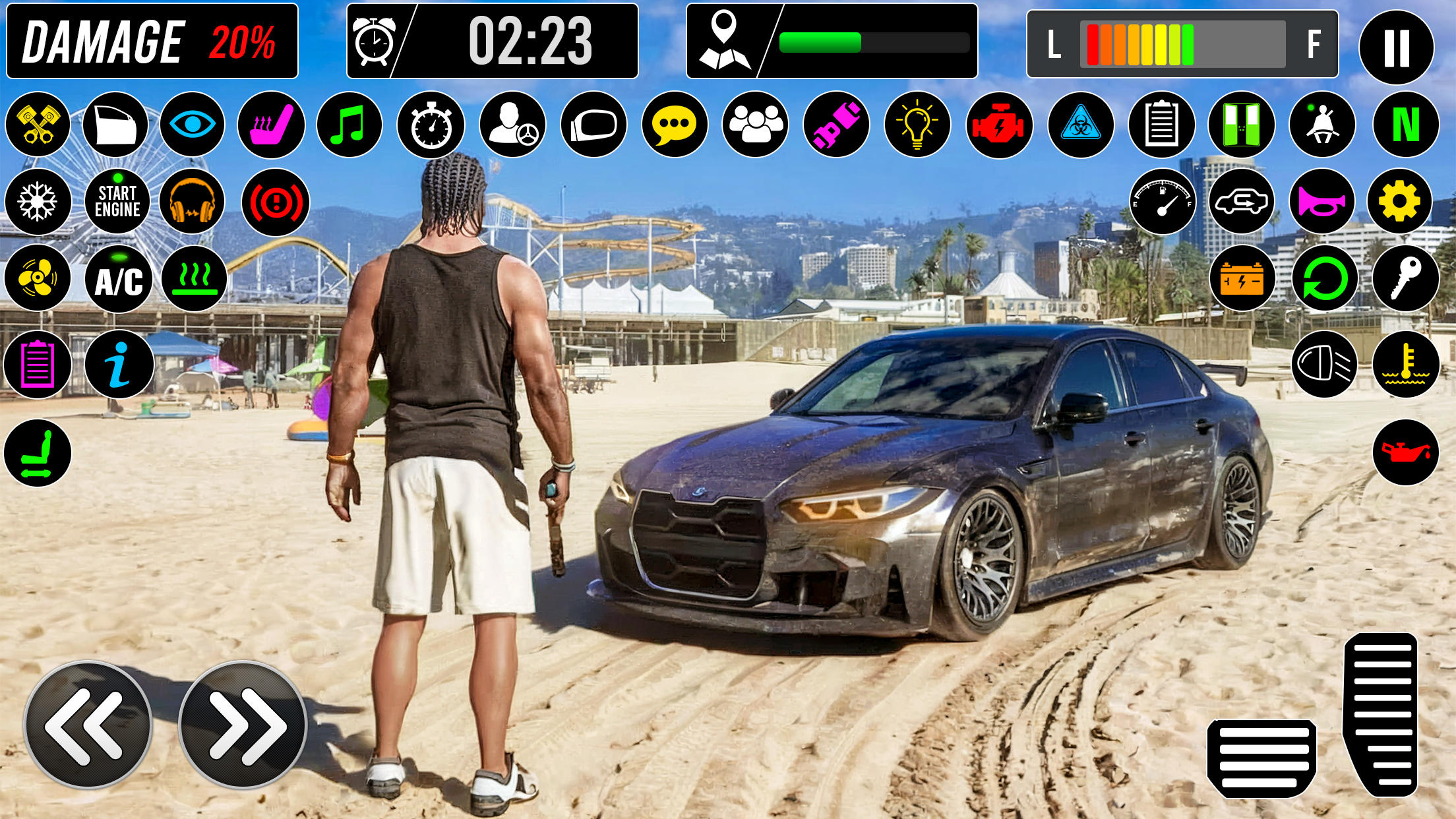Click the blue eye camera-view icon
This screenshot has height=819, width=1456.
point(192,125)
